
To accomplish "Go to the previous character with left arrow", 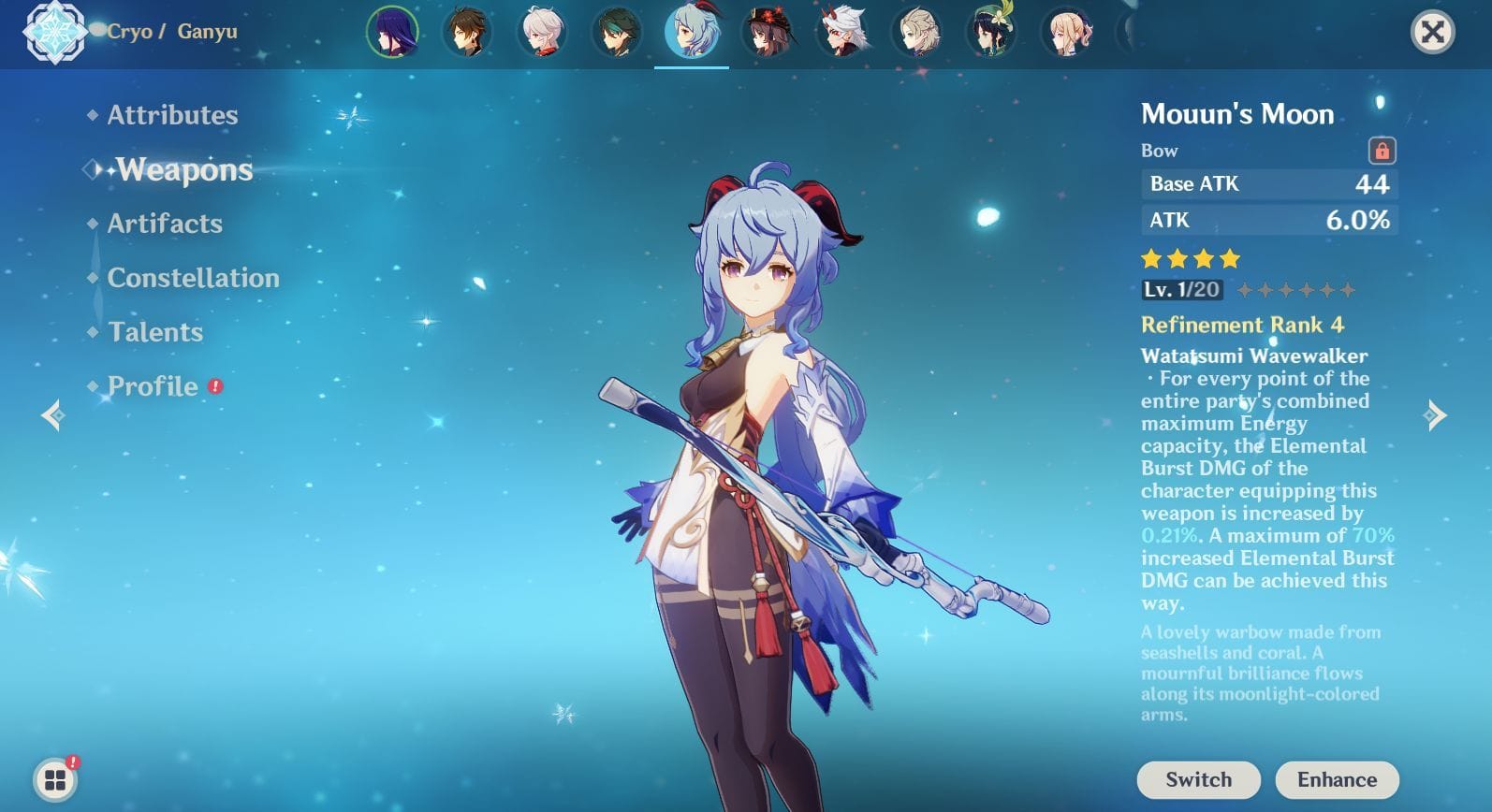I will pos(53,414).
